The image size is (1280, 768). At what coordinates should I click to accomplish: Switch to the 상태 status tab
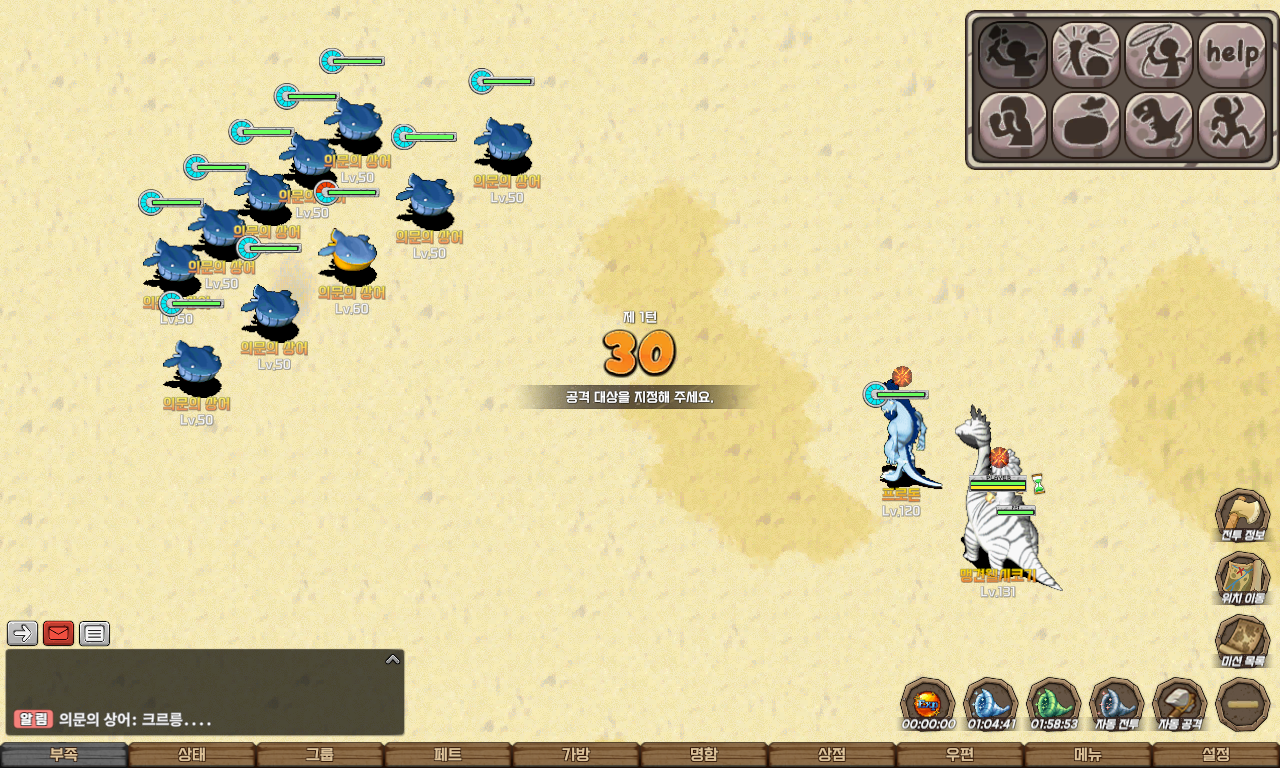[192, 755]
